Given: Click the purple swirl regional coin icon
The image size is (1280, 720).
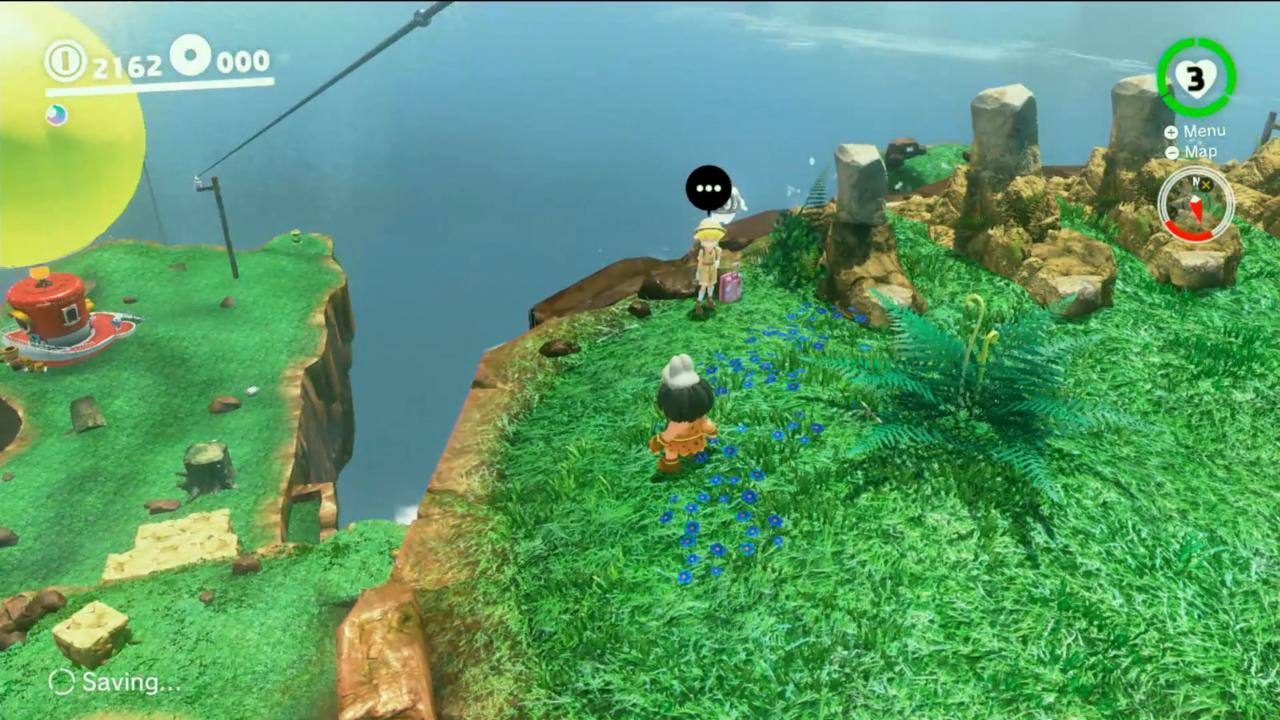Looking at the screenshot, I should pos(56,115).
